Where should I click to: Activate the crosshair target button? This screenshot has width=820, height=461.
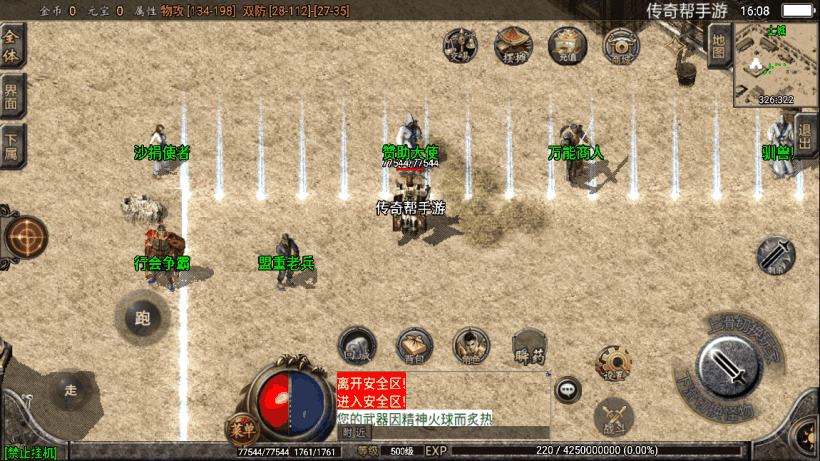[26, 238]
